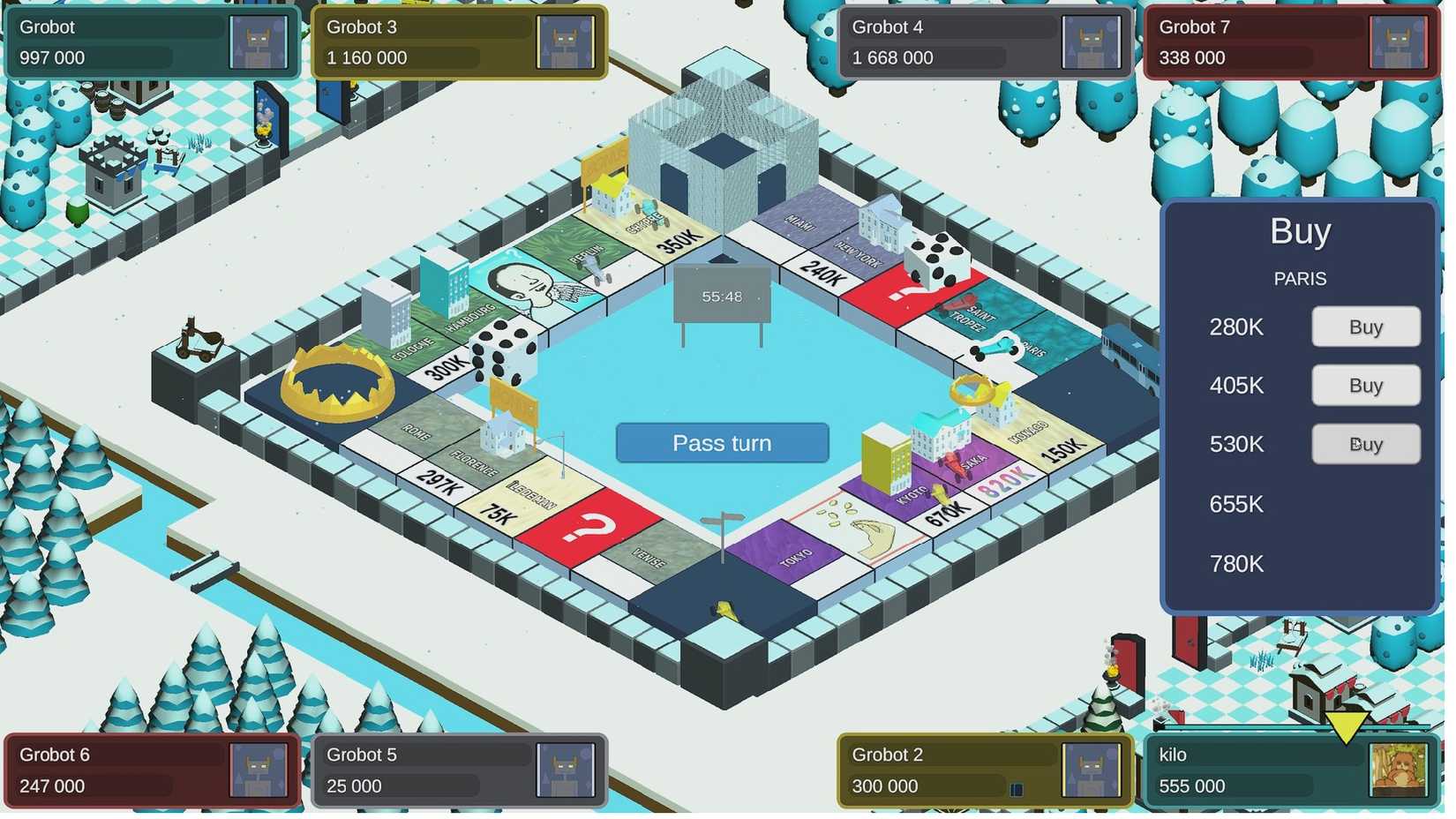Click kilo's hamster avatar portrait
1456x819 pixels.
point(1400,770)
